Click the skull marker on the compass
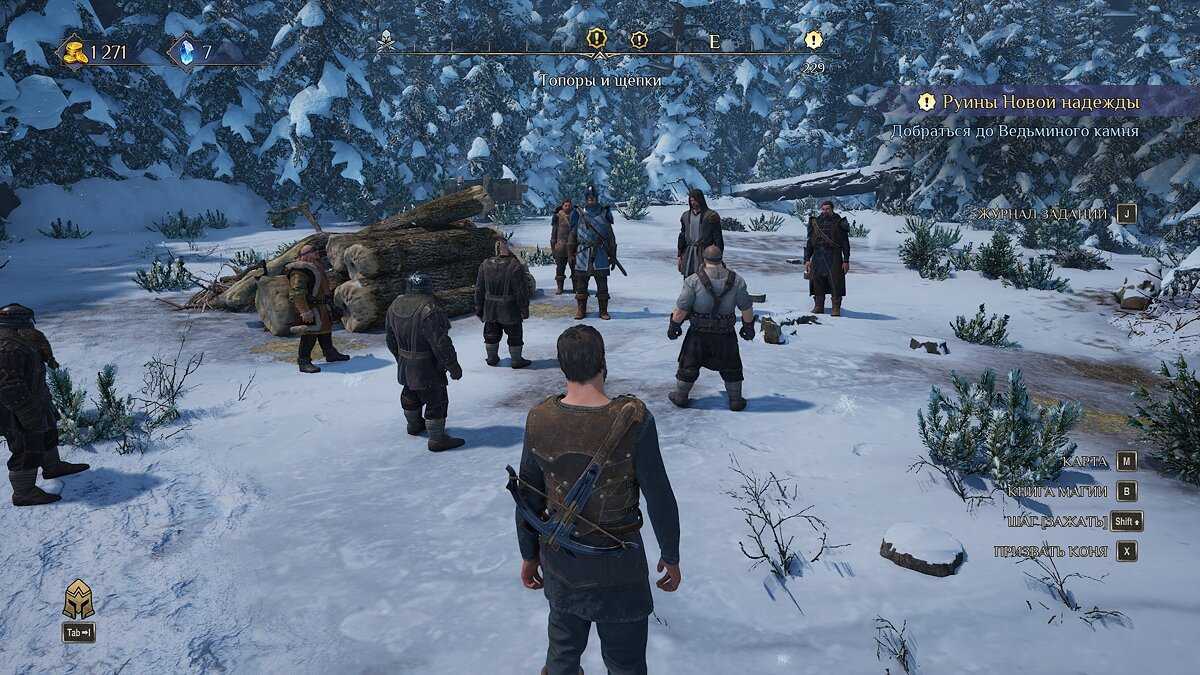Viewport: 1200px width, 675px height. pos(386,40)
